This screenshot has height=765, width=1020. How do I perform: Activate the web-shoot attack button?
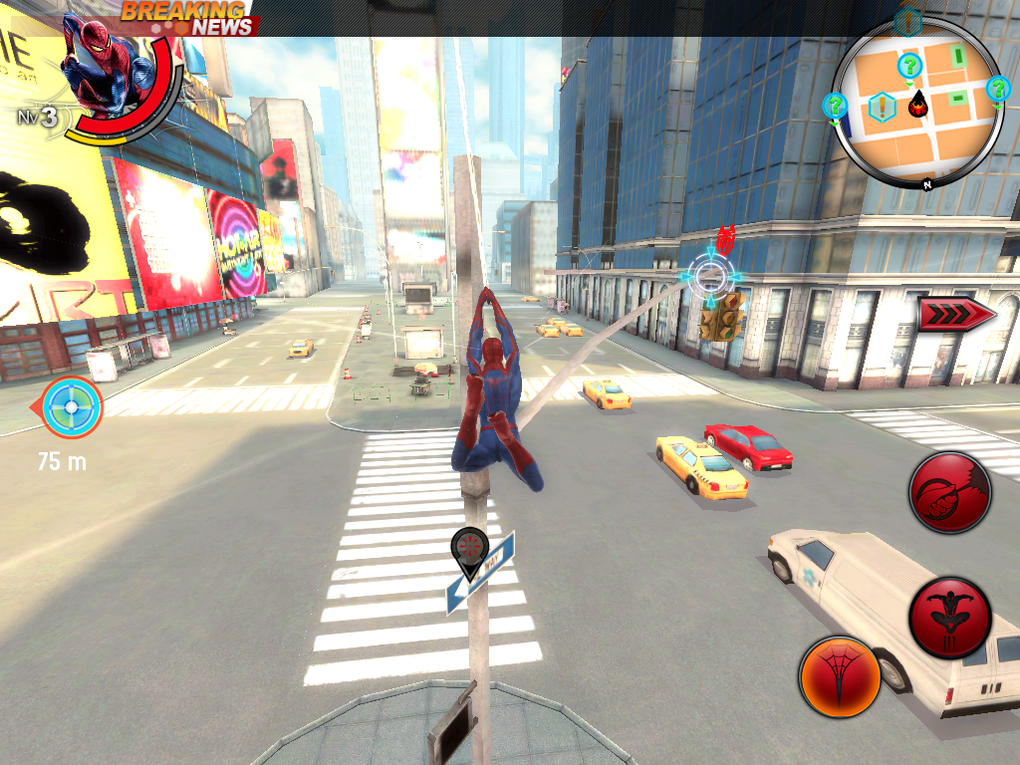pyautogui.click(x=949, y=491)
